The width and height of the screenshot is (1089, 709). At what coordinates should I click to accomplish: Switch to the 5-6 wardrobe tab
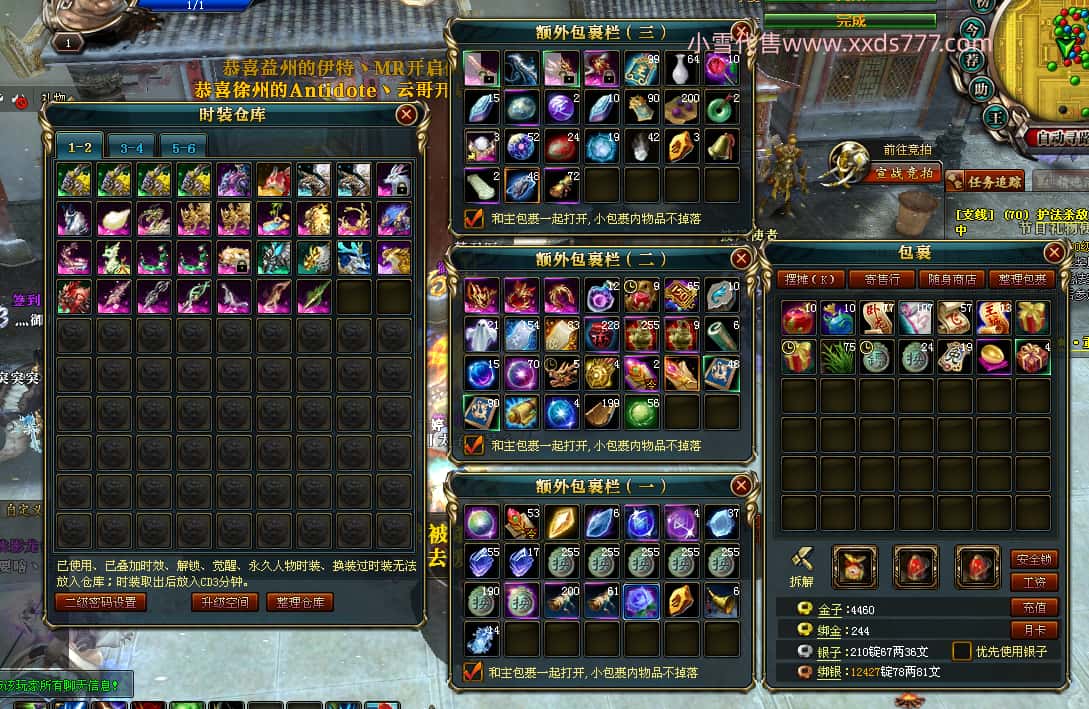pyautogui.click(x=183, y=148)
